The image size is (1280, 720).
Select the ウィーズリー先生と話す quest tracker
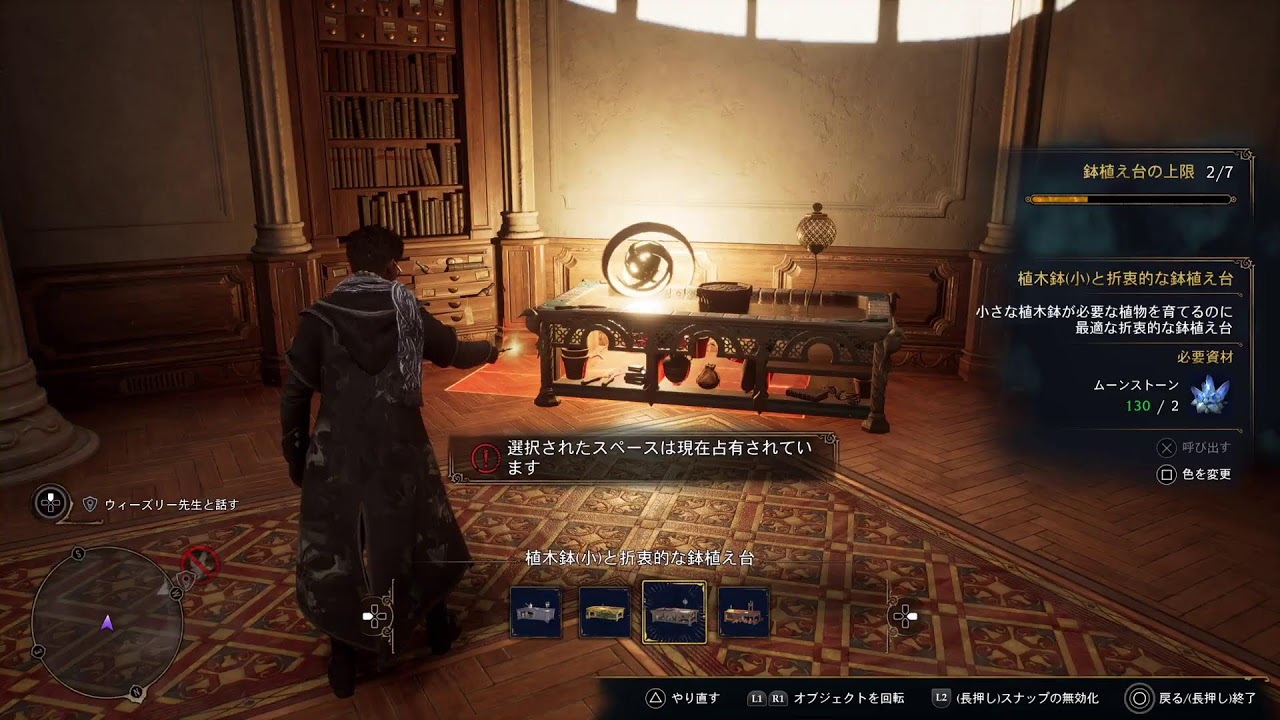tap(170, 505)
